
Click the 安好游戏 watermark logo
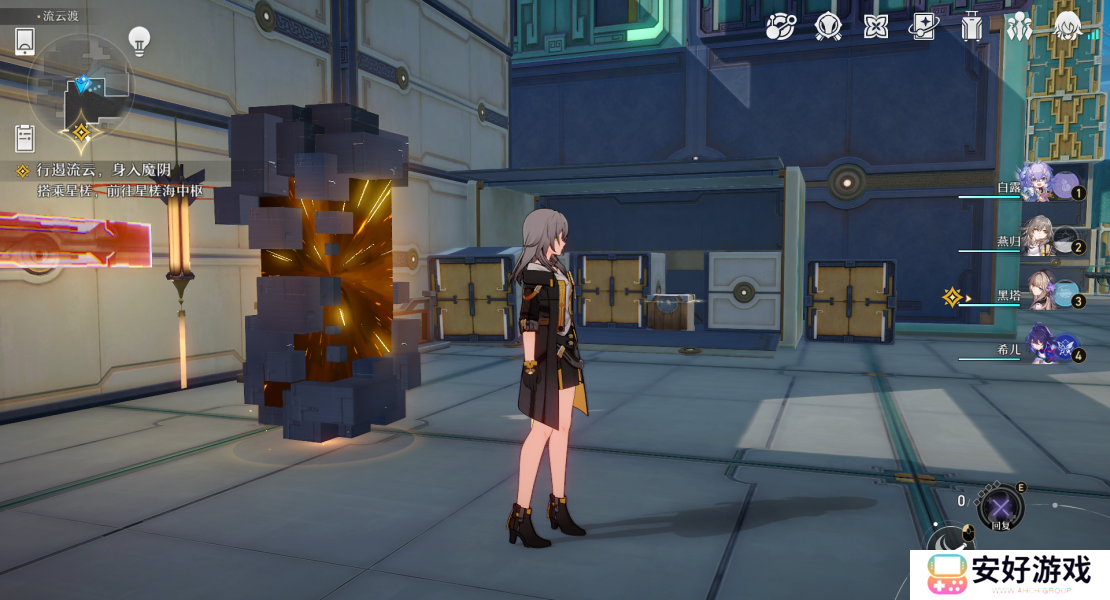coord(1010,574)
